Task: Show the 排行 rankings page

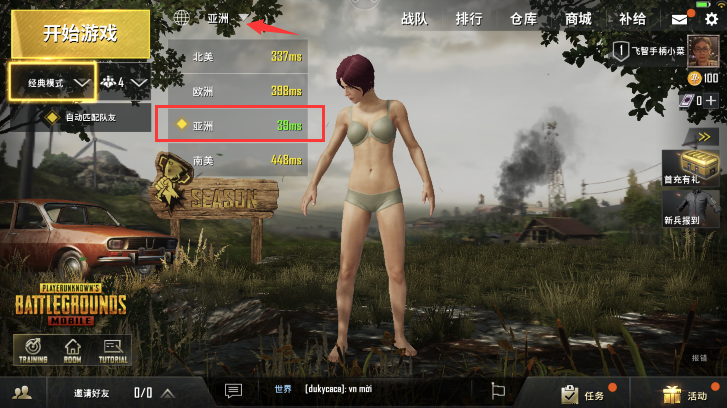Action: coord(468,19)
